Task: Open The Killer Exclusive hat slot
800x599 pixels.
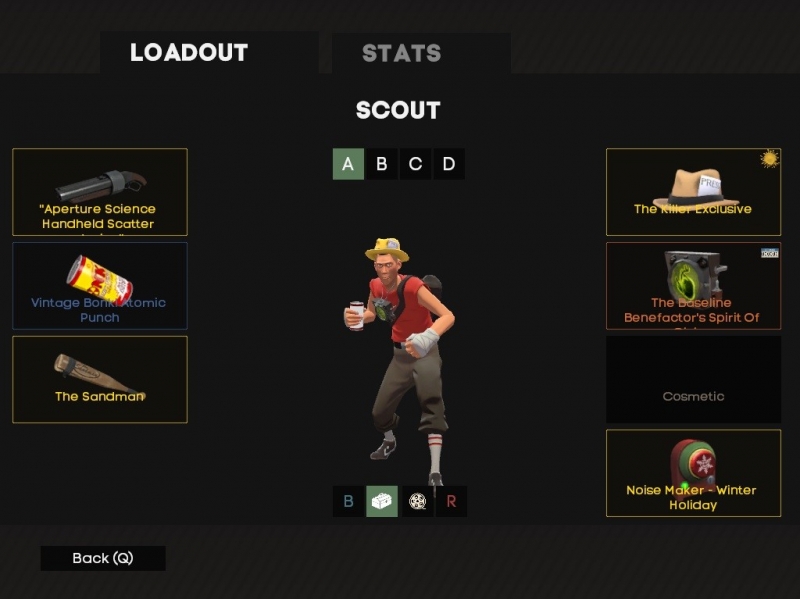Action: pos(693,192)
